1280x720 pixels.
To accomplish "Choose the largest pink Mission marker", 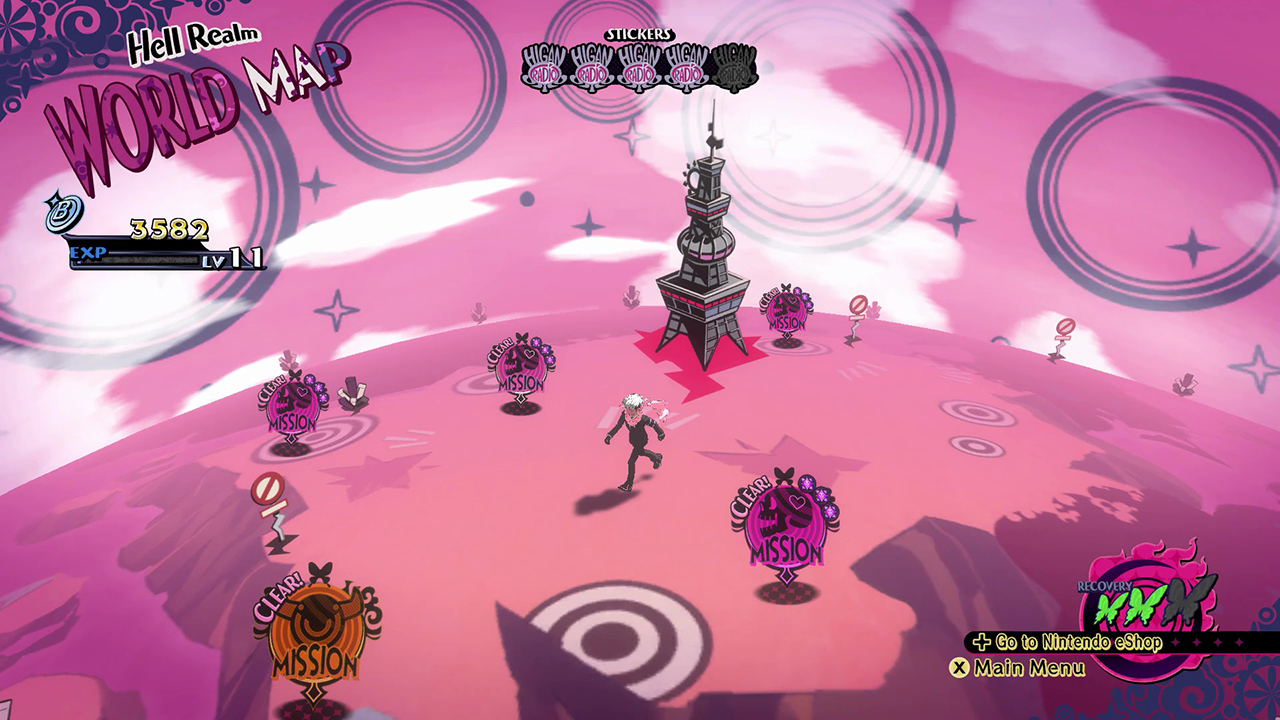I will click(x=786, y=528).
